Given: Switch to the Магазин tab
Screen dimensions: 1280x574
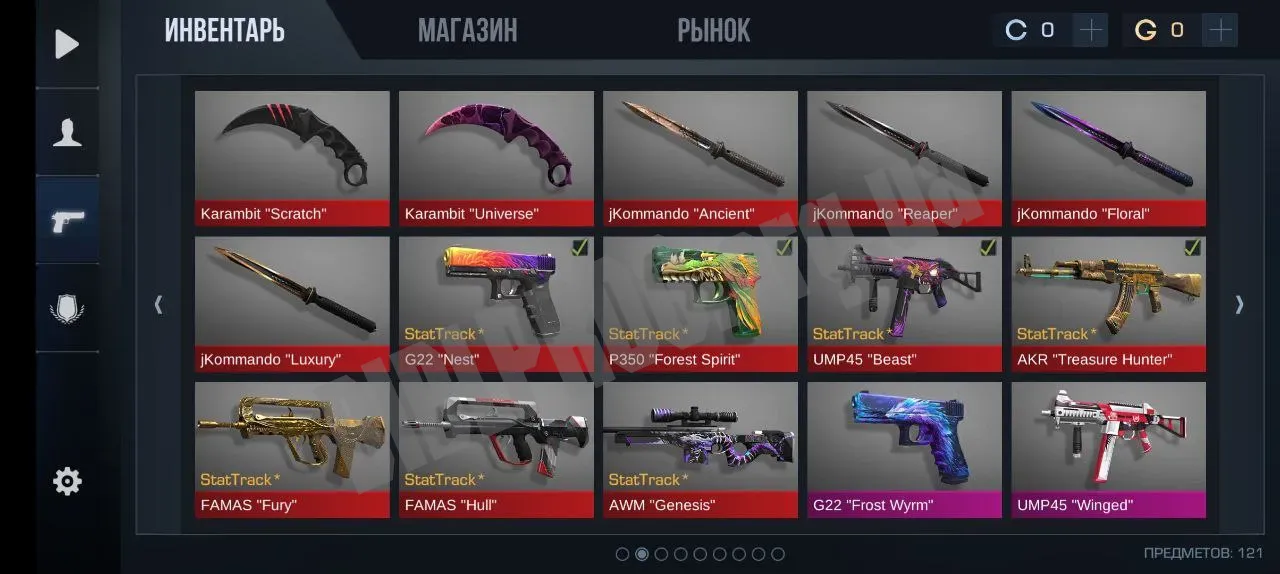Looking at the screenshot, I should pyautogui.click(x=467, y=31).
